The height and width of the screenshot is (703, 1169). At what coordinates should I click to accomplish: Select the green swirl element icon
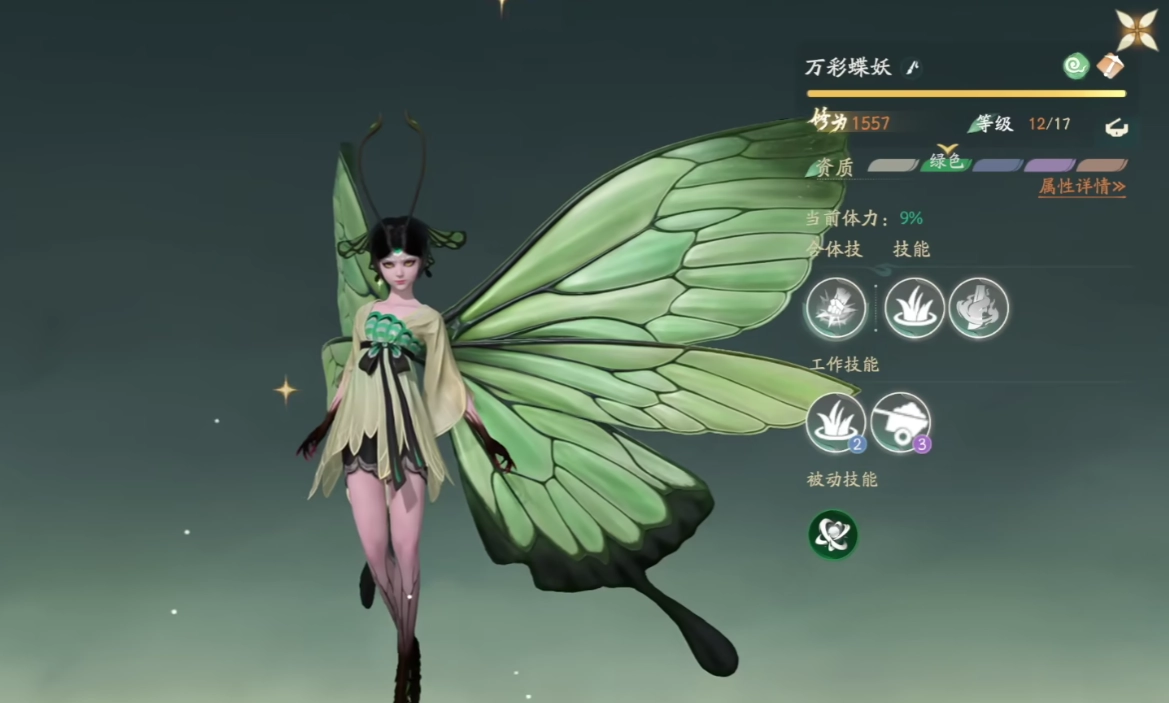click(1076, 66)
